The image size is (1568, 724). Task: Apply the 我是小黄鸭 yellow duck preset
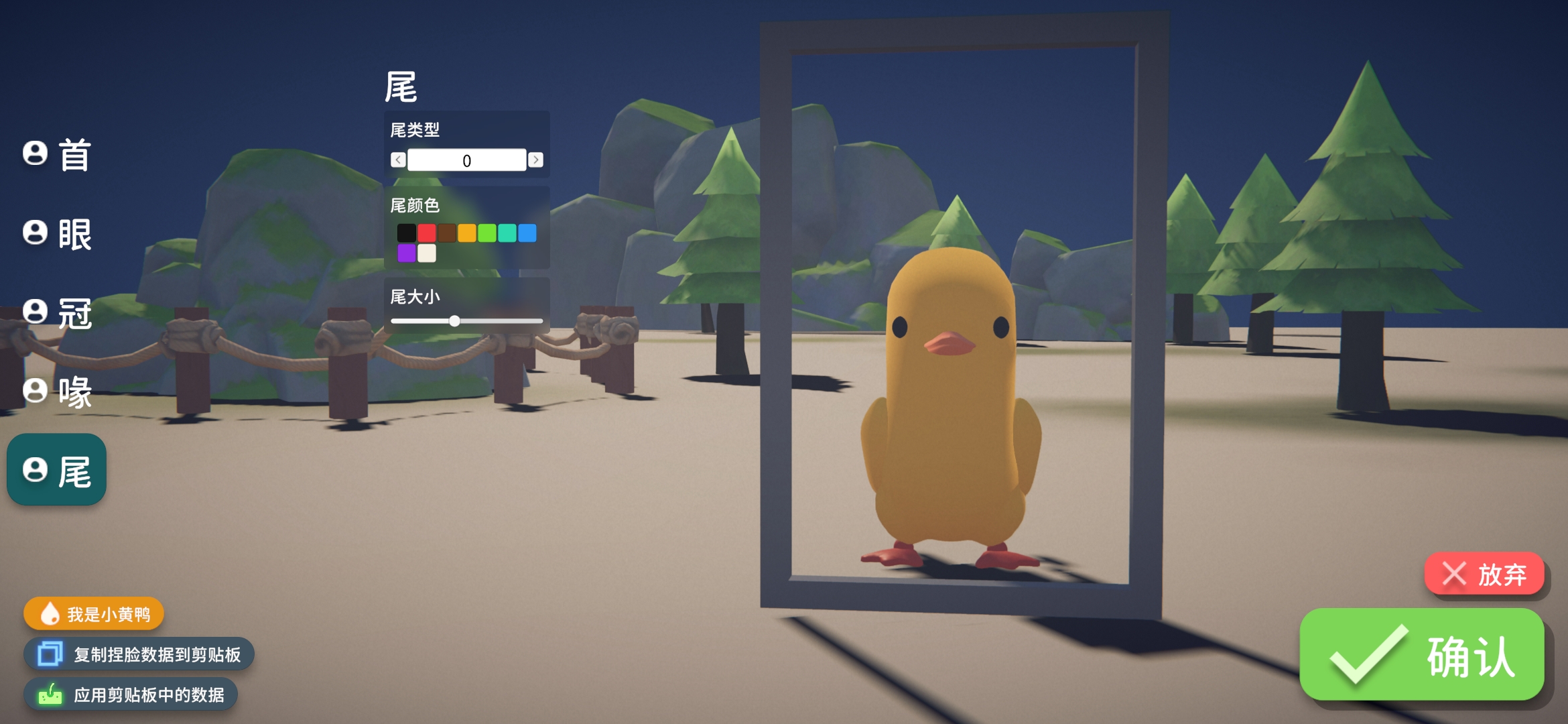(x=94, y=614)
